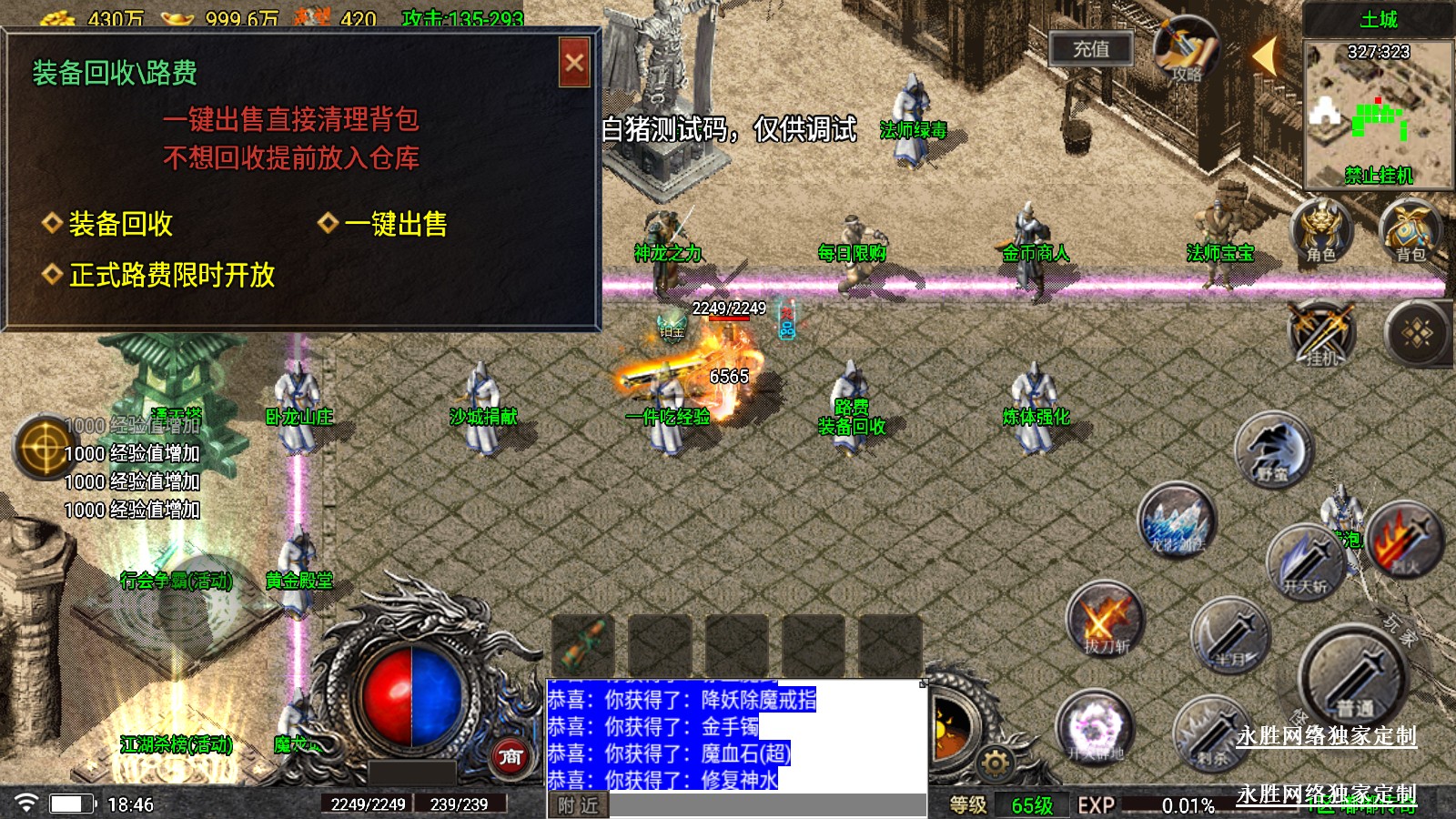
Task: Toggle 挂机 auto-battle
Action: (x=1322, y=334)
